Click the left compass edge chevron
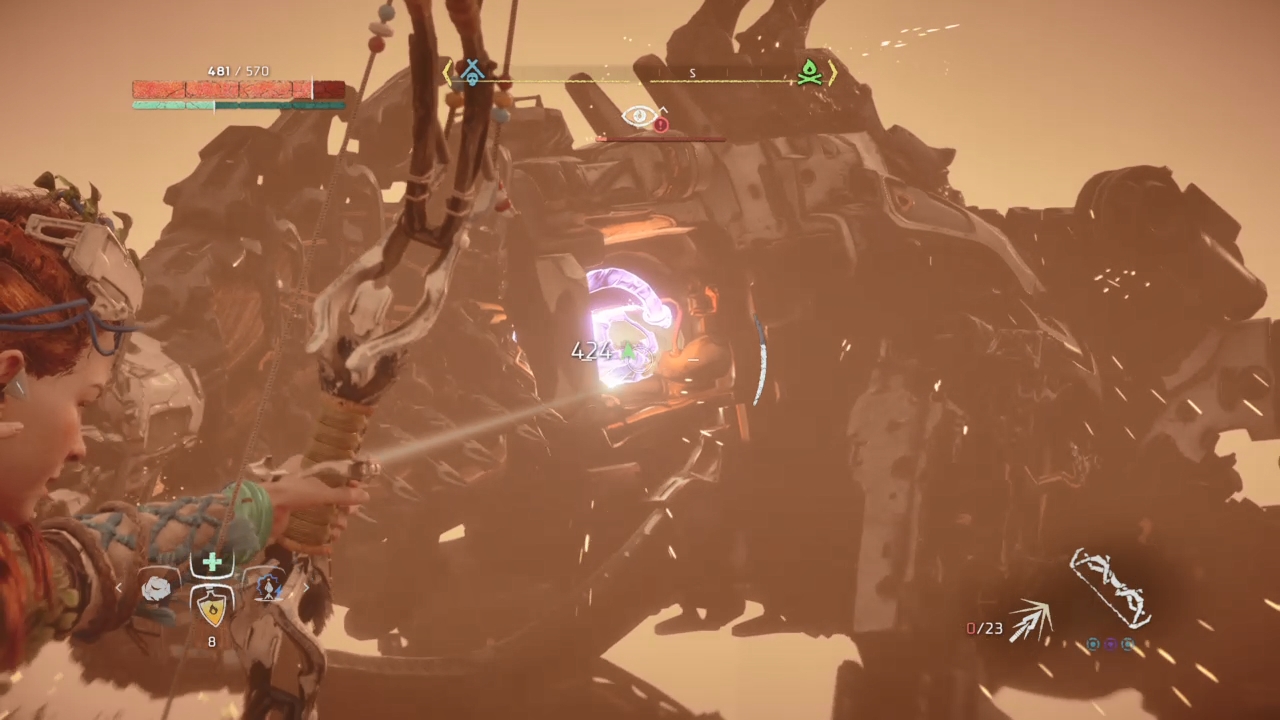Viewport: 1280px width, 720px height. 447,72
